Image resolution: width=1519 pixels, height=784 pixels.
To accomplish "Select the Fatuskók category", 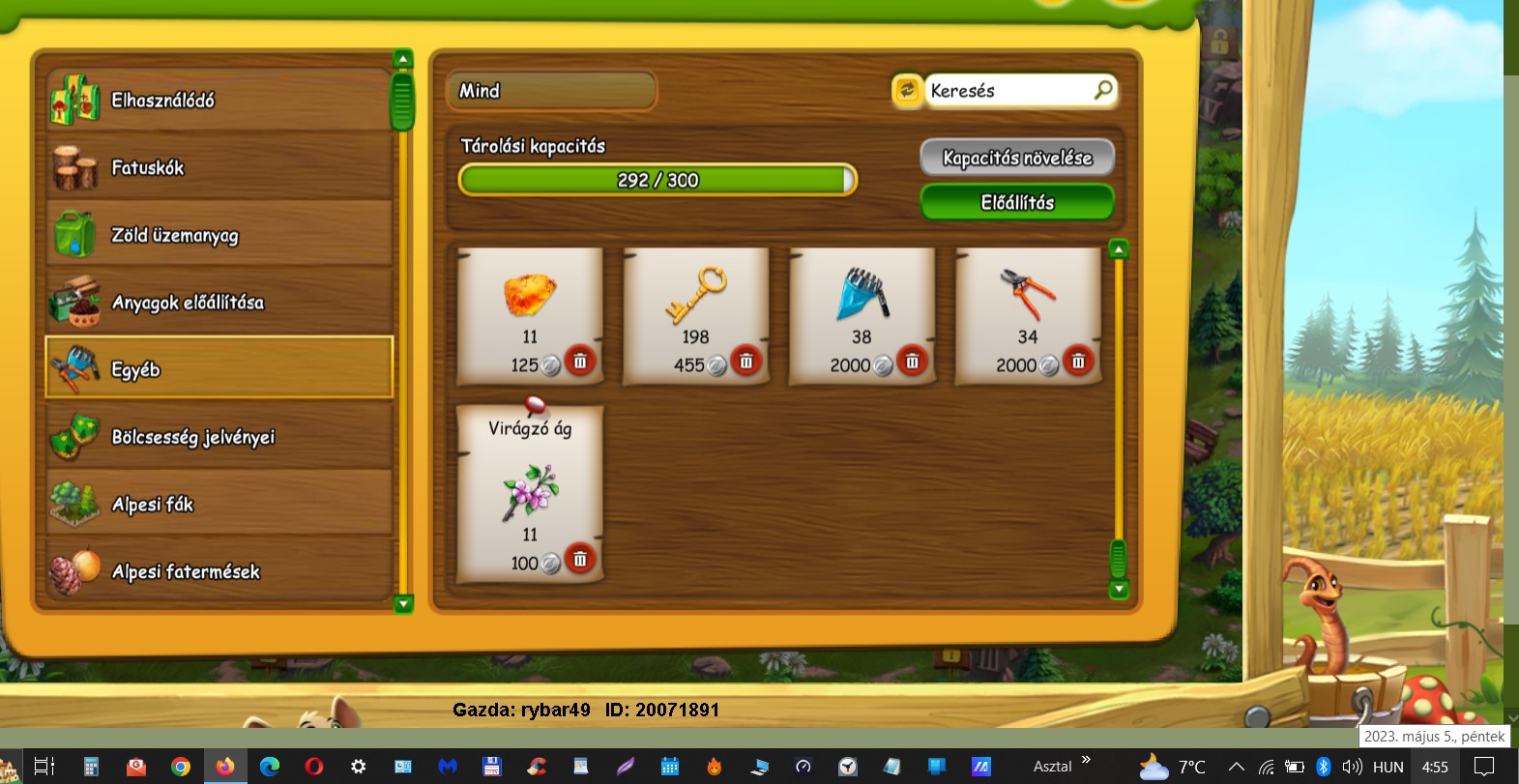I will [219, 168].
